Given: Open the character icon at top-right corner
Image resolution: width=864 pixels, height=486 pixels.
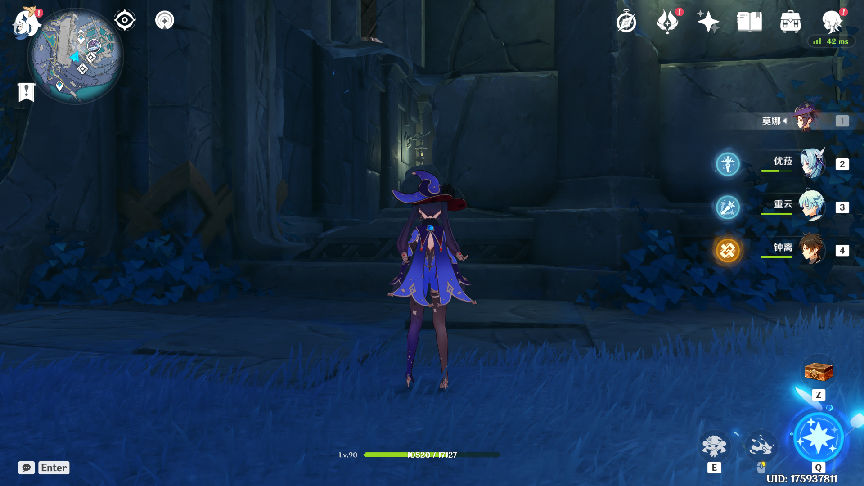Looking at the screenshot, I should point(832,22).
